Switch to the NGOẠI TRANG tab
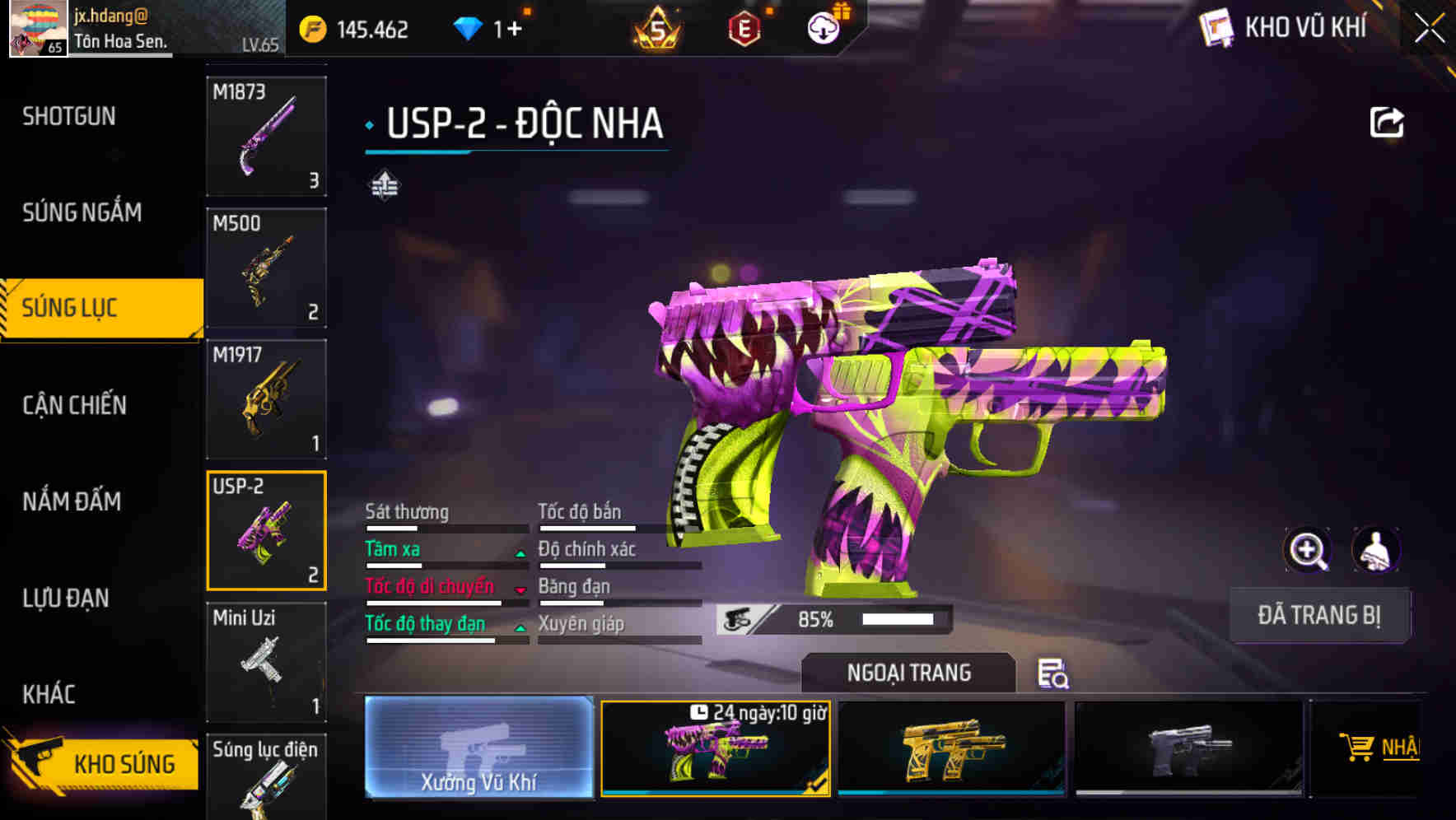Viewport: 1456px width, 820px height. click(x=908, y=672)
